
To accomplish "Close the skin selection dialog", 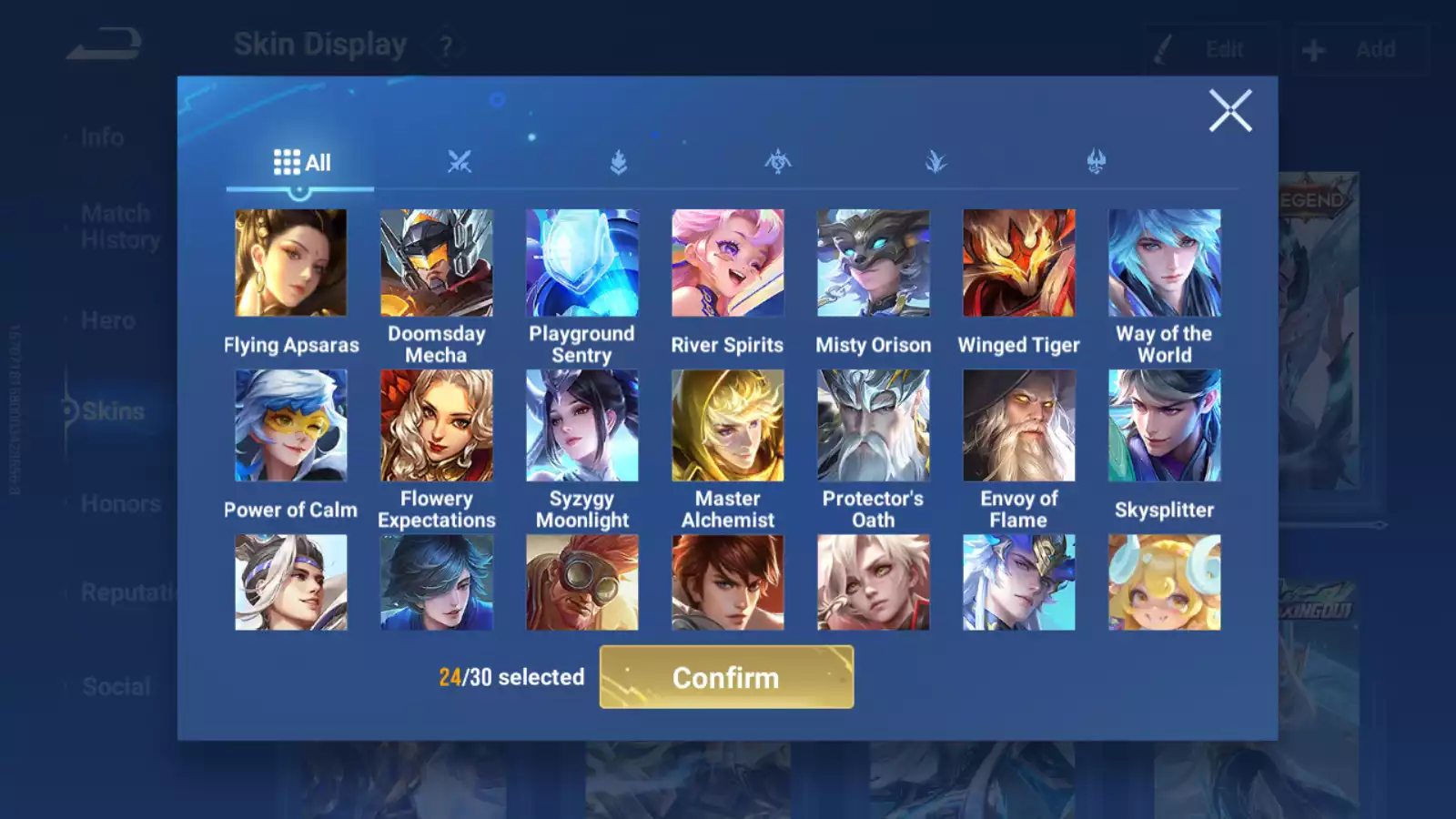I will click(1230, 111).
